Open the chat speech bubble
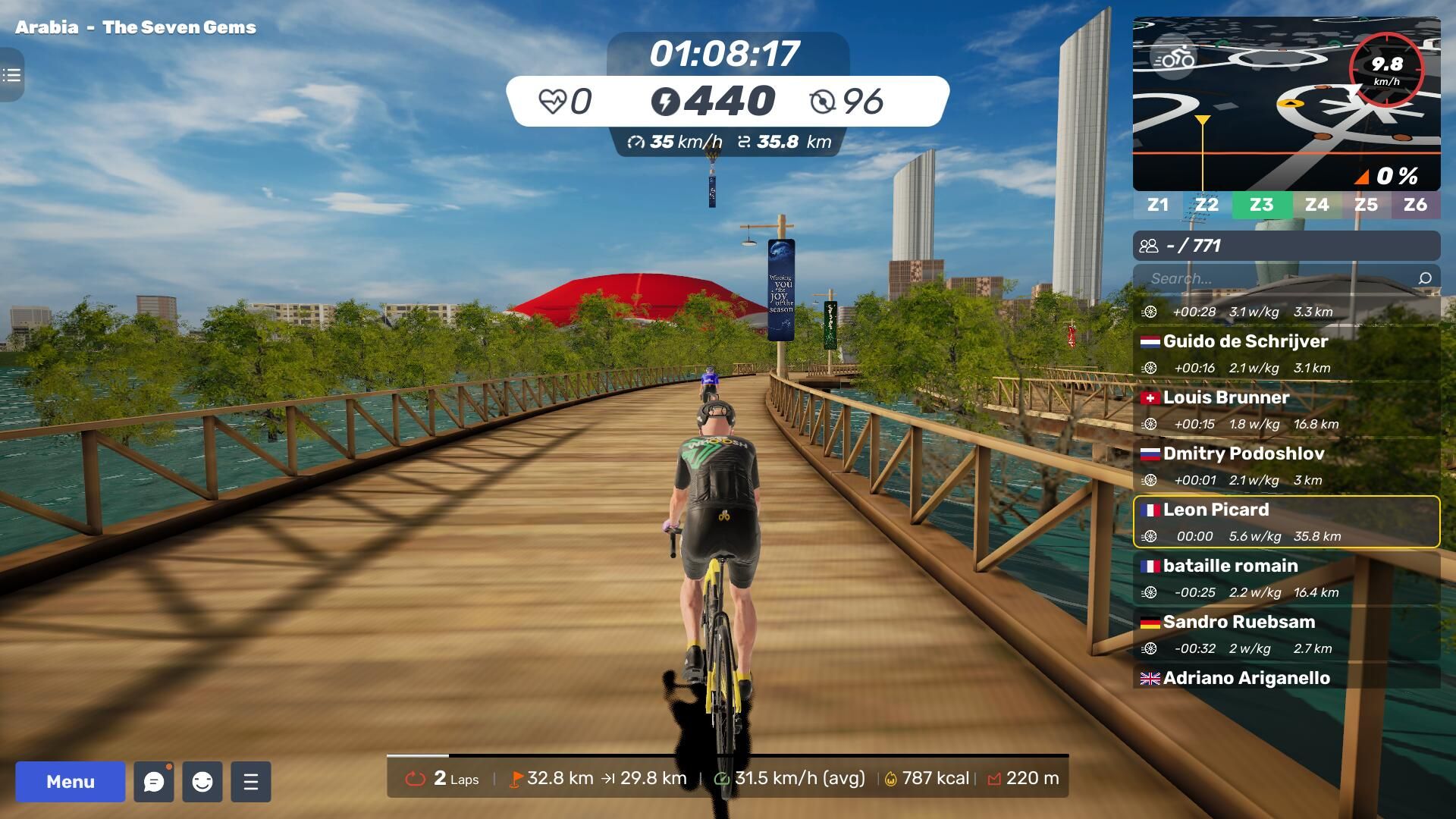Image resolution: width=1456 pixels, height=819 pixels. click(x=154, y=782)
